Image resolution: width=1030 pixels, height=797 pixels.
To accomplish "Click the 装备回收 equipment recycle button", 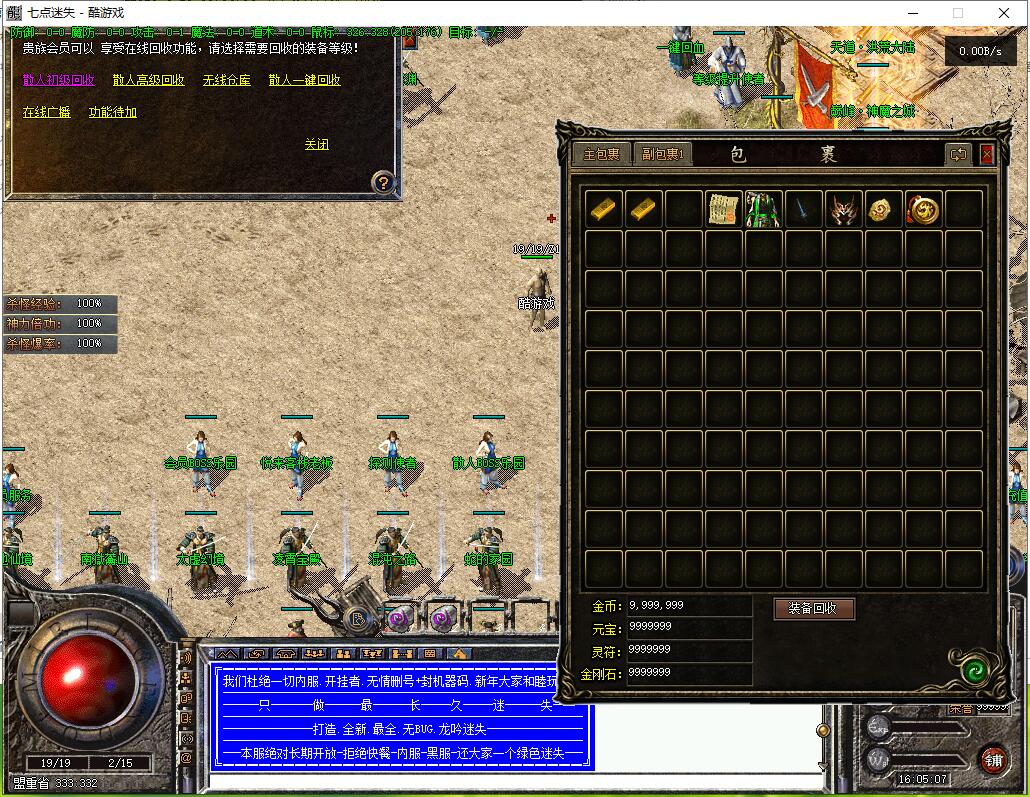I will (x=814, y=608).
